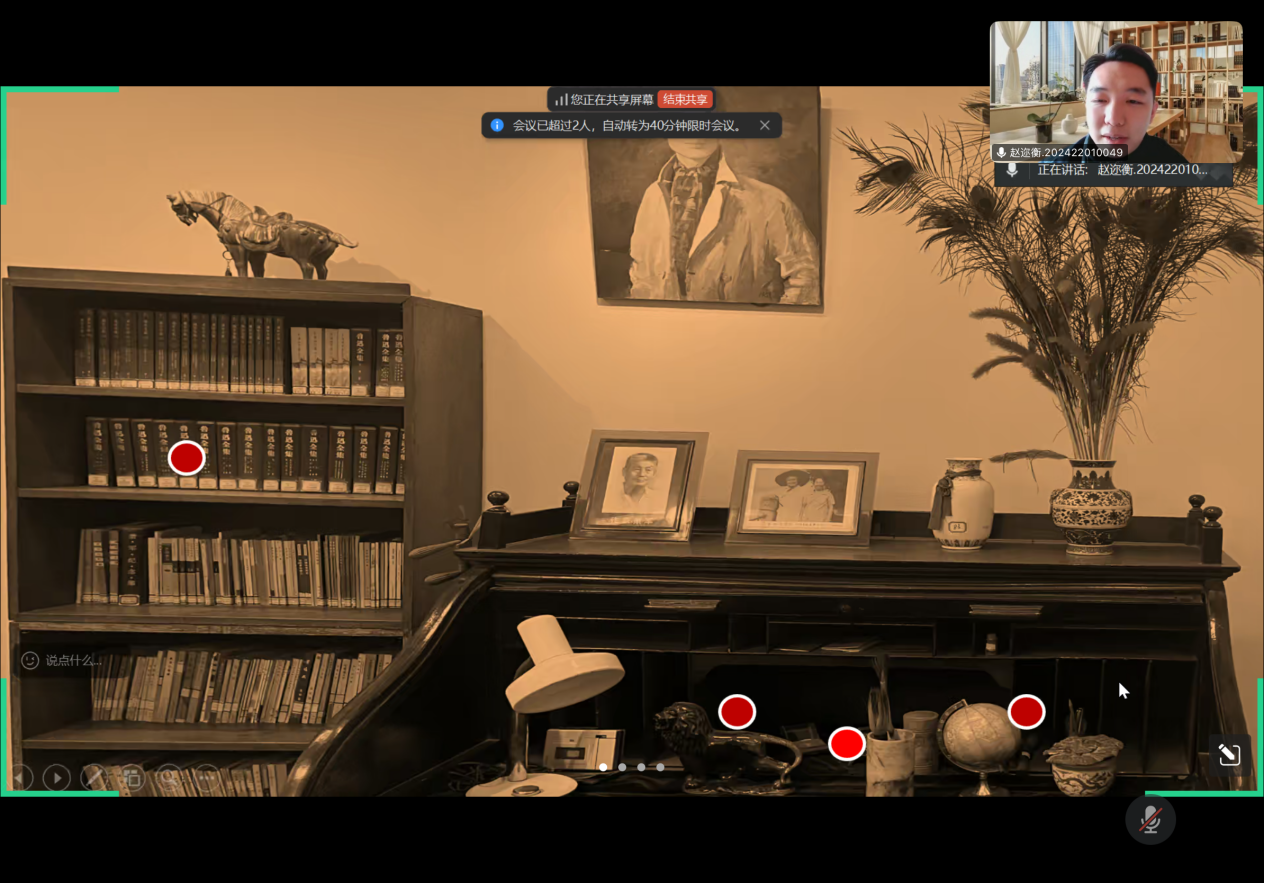
Task: Select the red hotspot above the lion statue
Action: (x=737, y=711)
